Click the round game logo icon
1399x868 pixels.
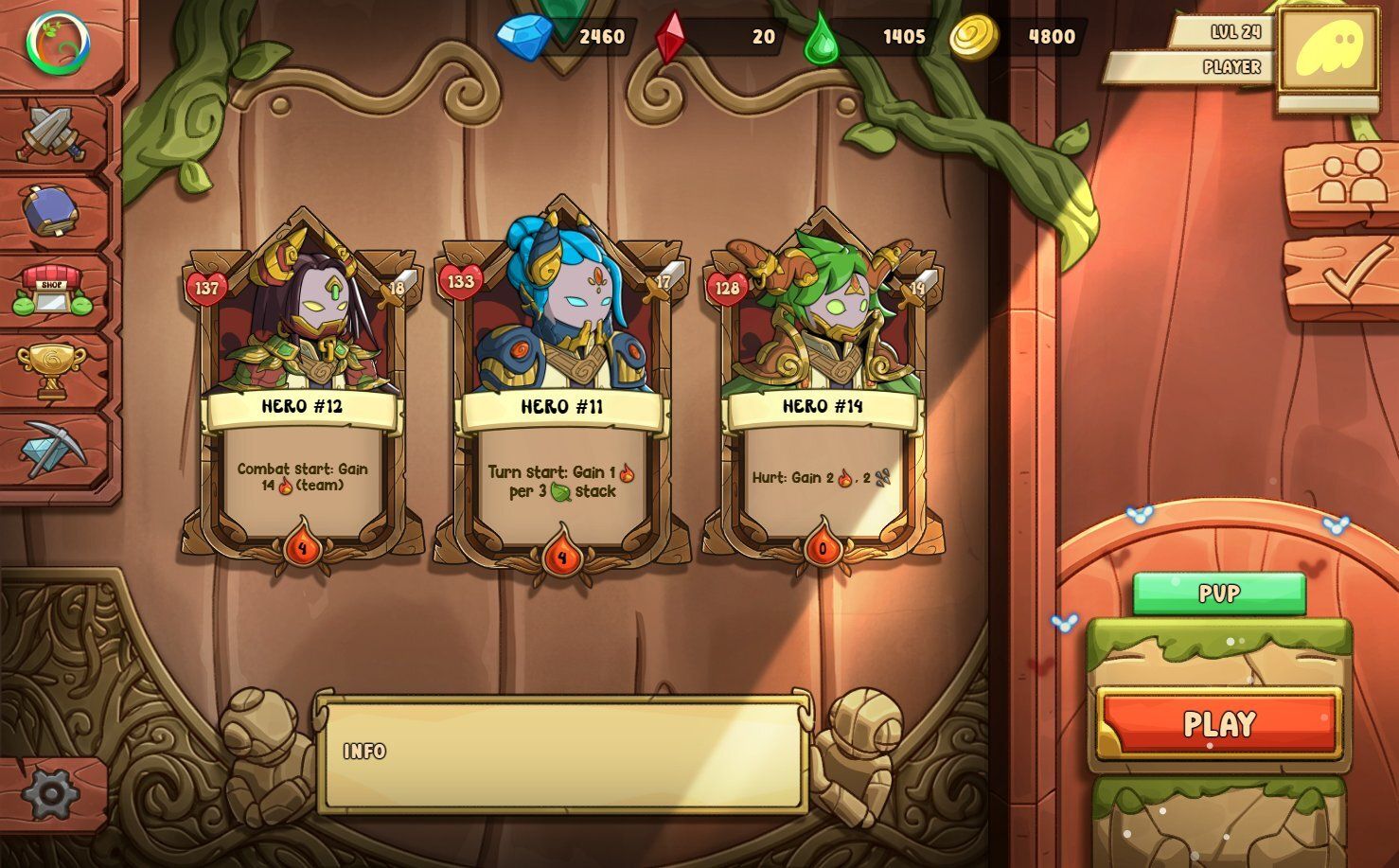point(58,44)
